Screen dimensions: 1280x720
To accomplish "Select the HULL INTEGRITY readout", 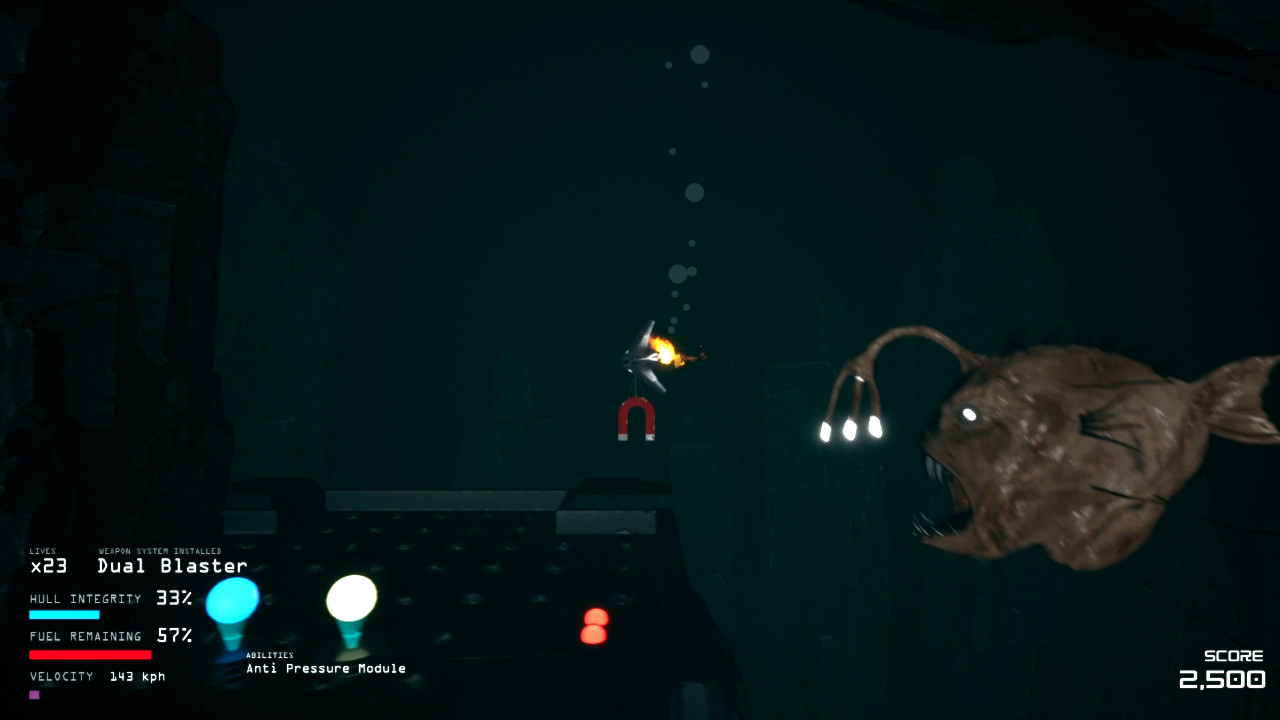I will [110, 598].
